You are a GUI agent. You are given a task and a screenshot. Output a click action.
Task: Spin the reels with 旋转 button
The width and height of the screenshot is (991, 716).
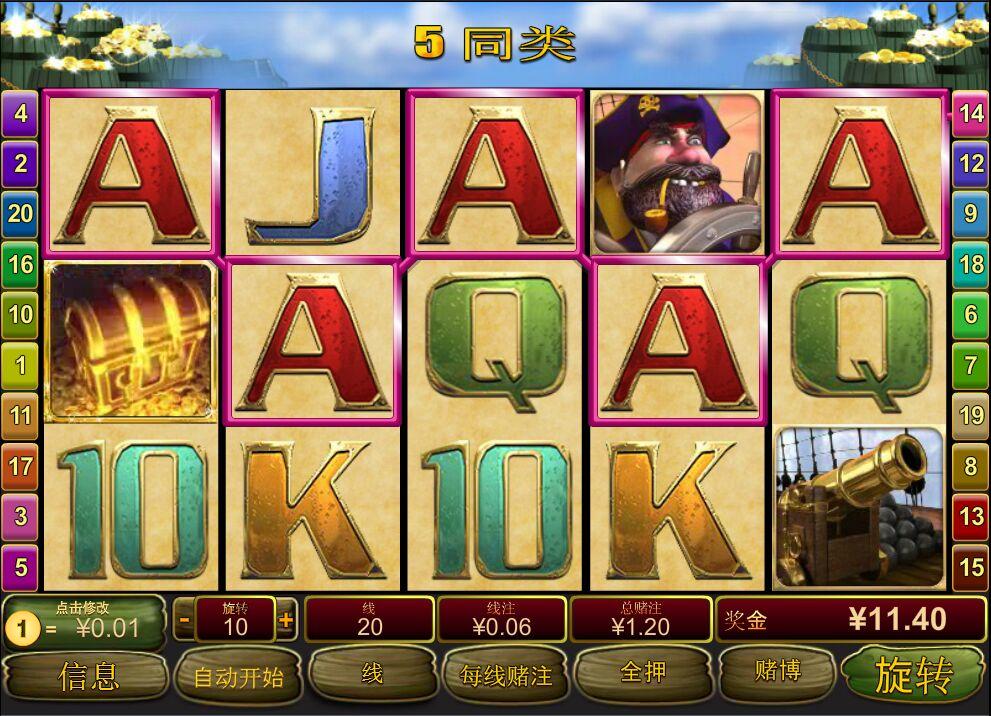point(912,676)
